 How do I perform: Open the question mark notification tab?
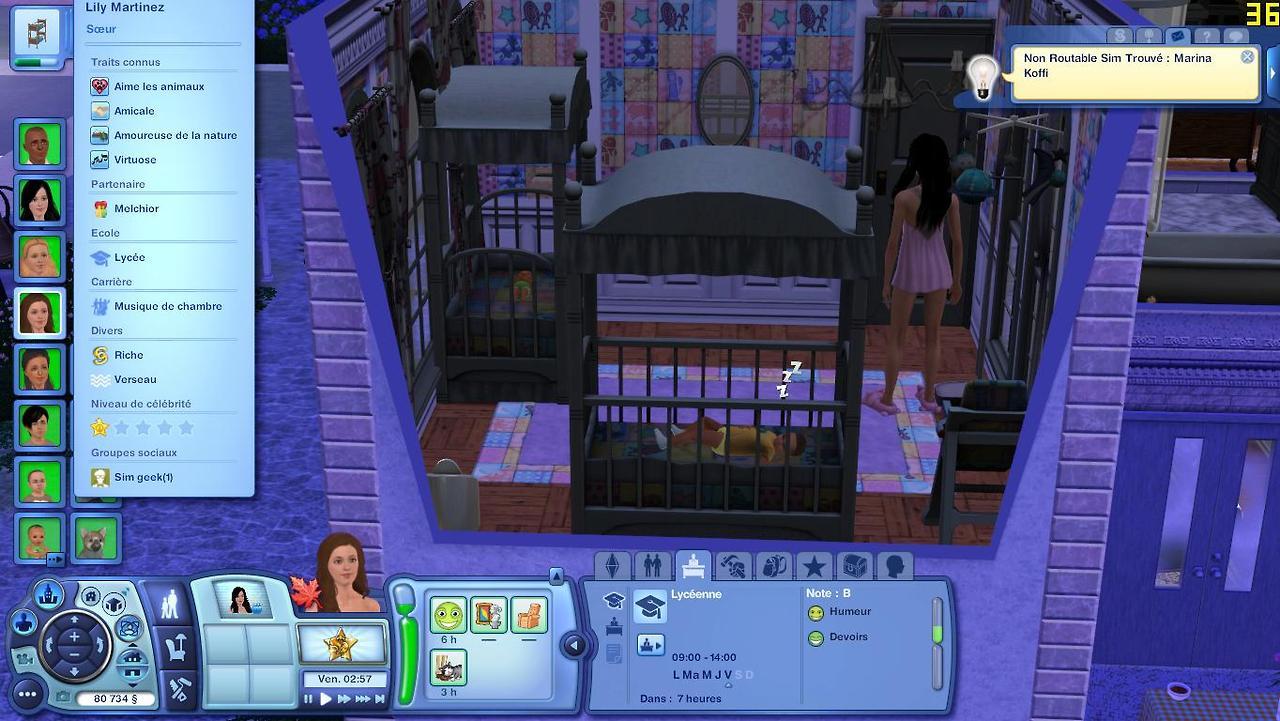tap(1208, 36)
